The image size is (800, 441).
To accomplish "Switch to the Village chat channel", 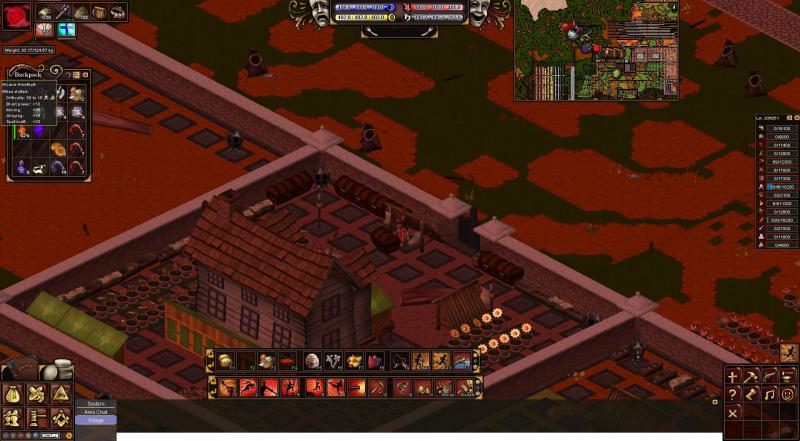I will click(96, 420).
